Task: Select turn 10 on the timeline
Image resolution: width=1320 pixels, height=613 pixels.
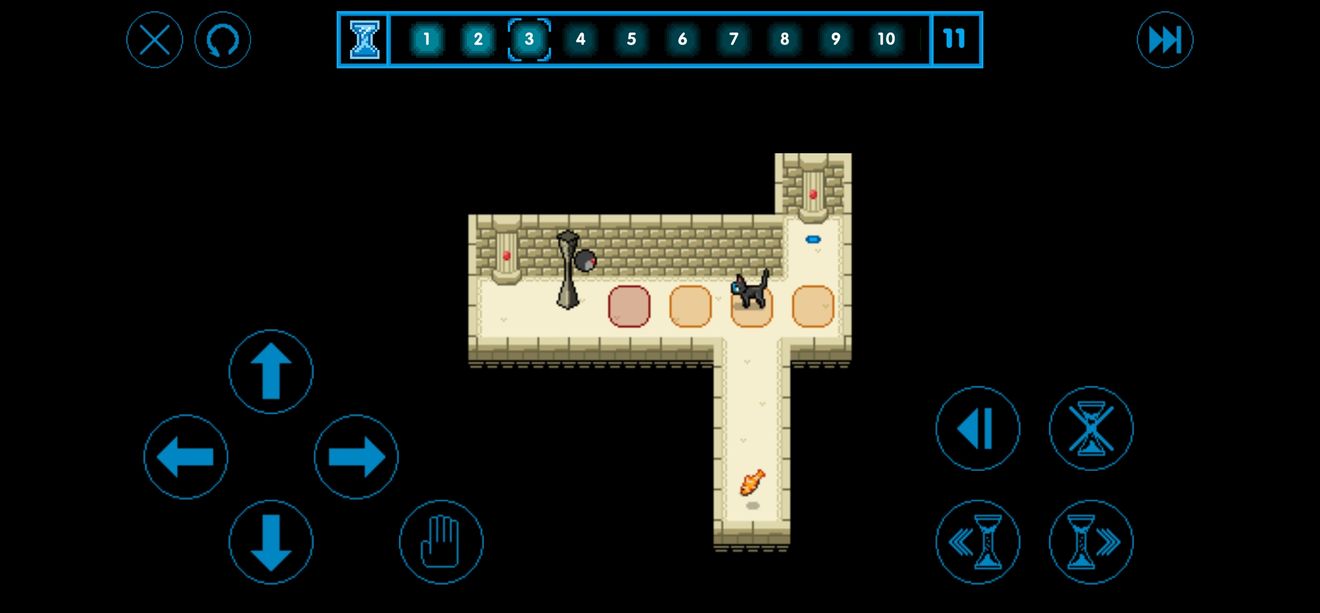Action: (x=886, y=40)
